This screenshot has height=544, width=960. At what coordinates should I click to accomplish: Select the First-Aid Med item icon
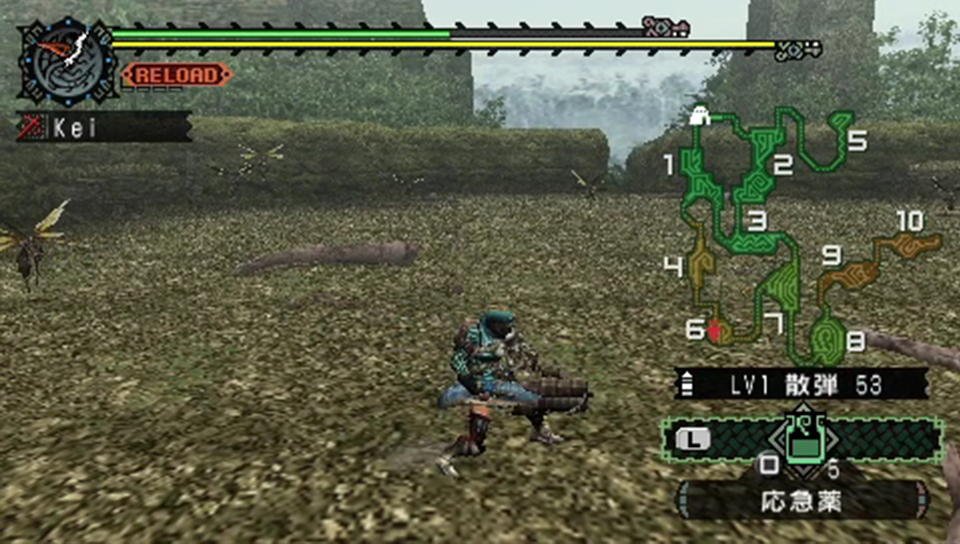(x=802, y=441)
